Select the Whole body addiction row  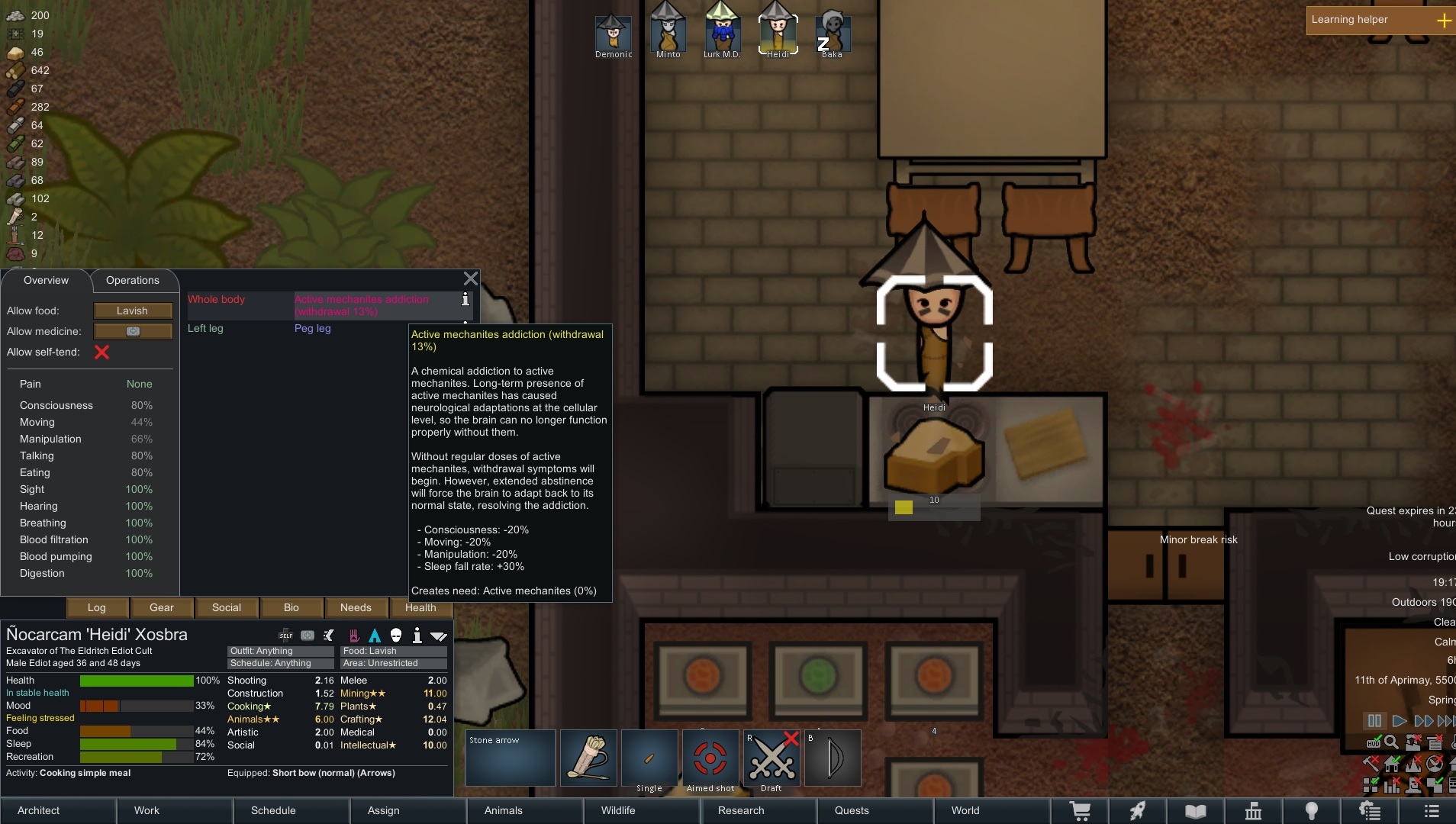(x=328, y=305)
